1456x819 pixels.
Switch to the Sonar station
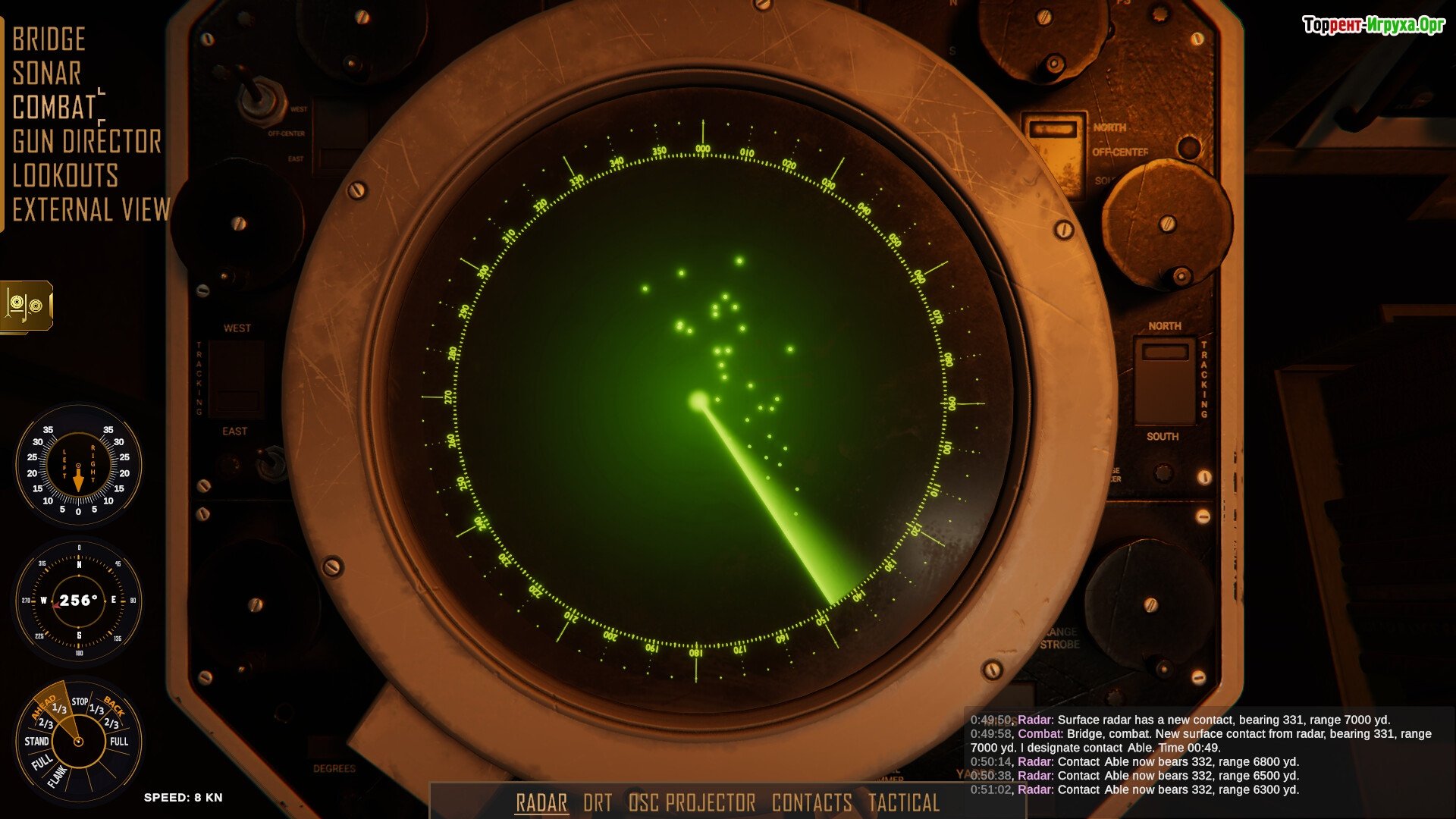pos(46,74)
